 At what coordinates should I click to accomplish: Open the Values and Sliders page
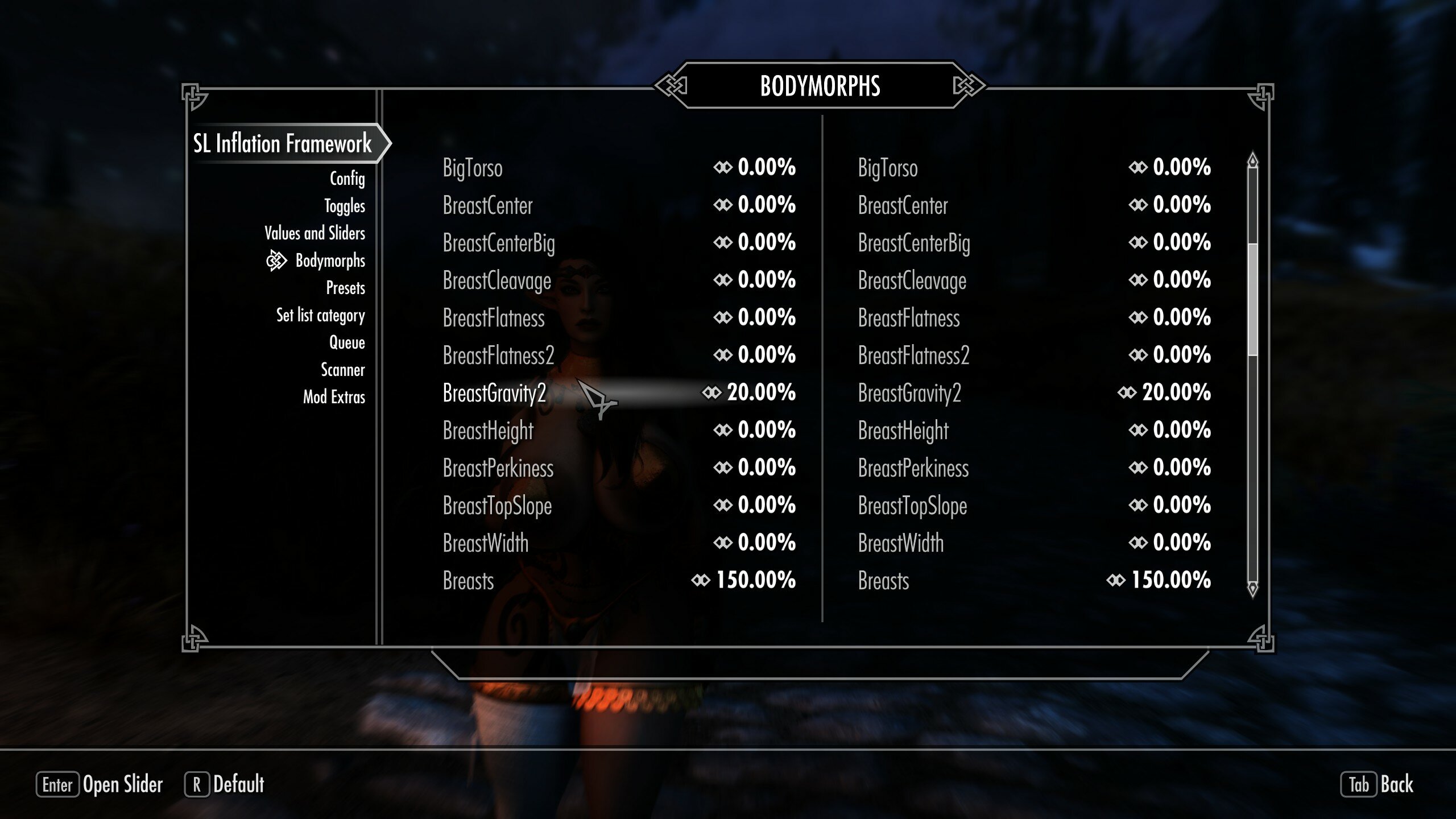pyautogui.click(x=315, y=233)
